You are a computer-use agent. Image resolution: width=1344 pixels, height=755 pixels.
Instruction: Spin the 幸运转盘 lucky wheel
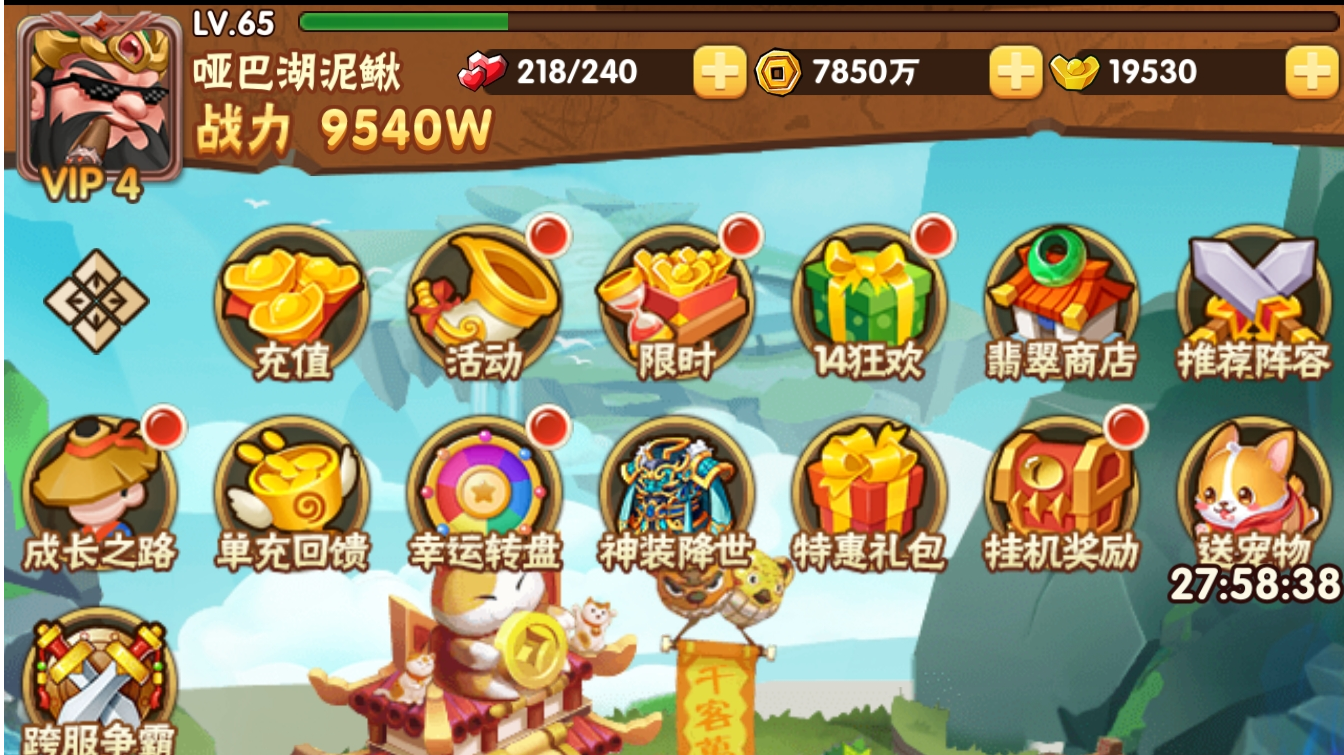click(x=481, y=490)
